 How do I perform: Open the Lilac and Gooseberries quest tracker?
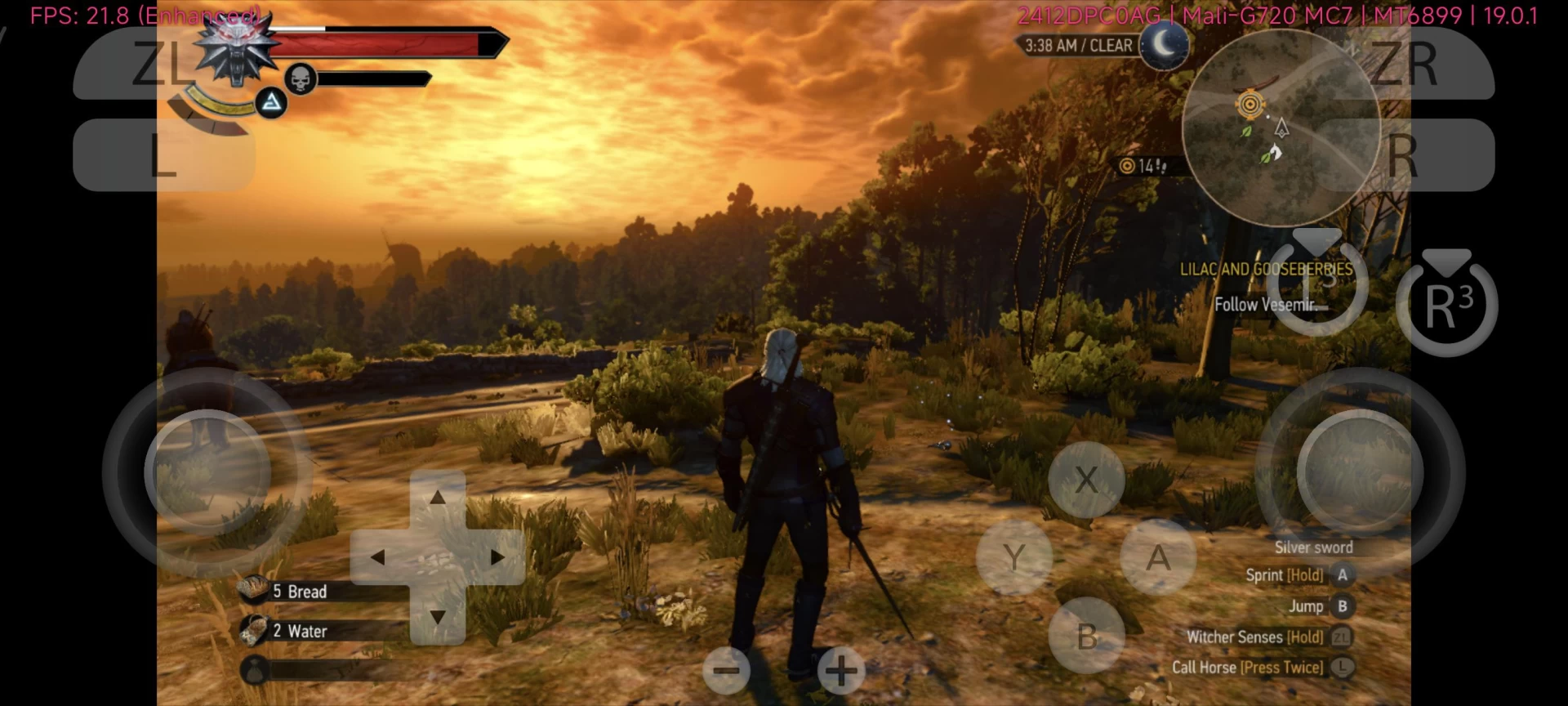tap(1265, 270)
